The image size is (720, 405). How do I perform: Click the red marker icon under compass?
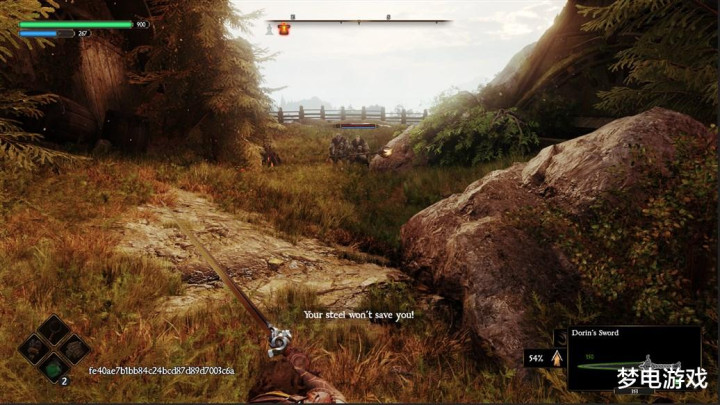click(x=285, y=30)
